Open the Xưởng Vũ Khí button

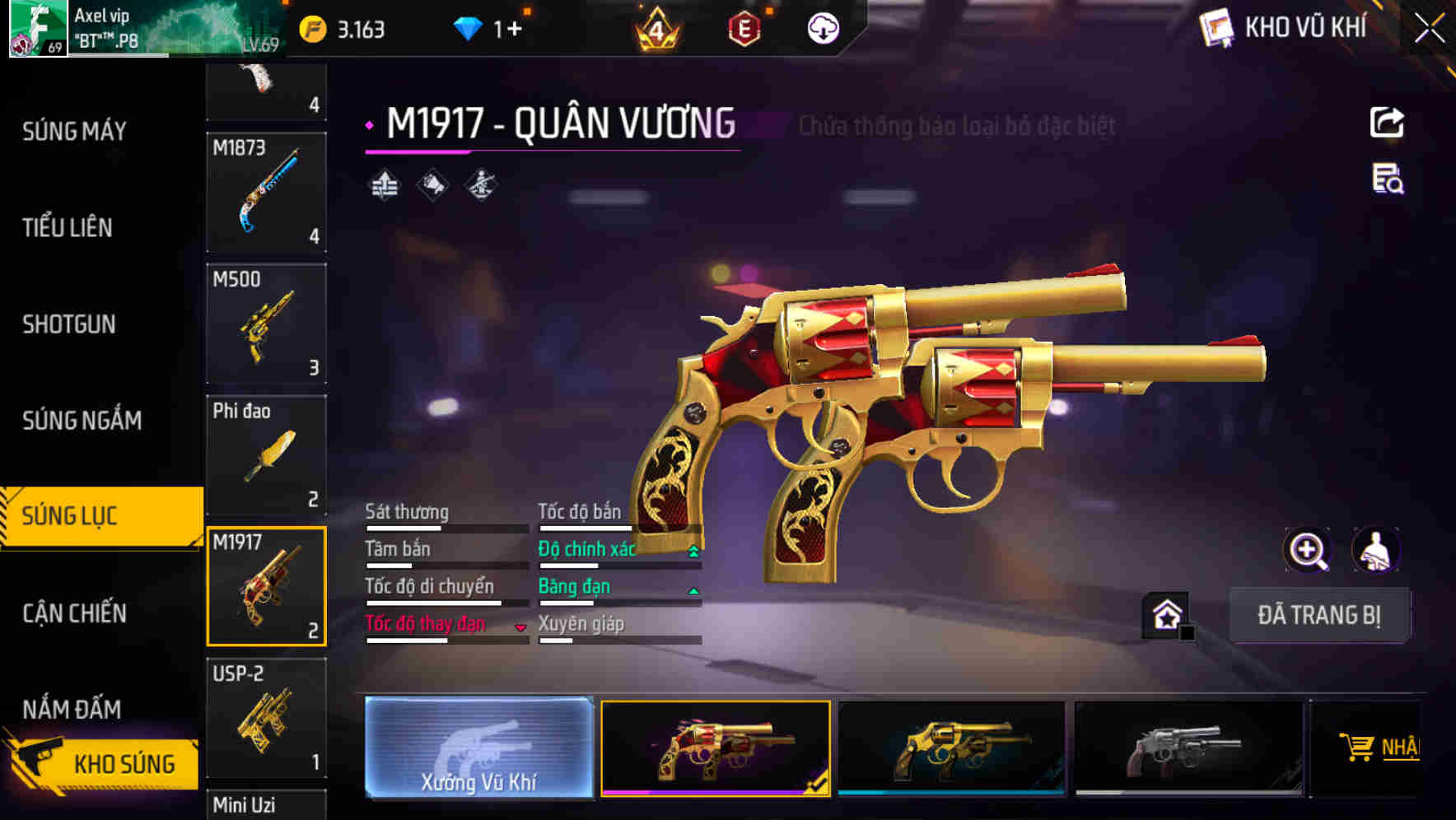(479, 748)
